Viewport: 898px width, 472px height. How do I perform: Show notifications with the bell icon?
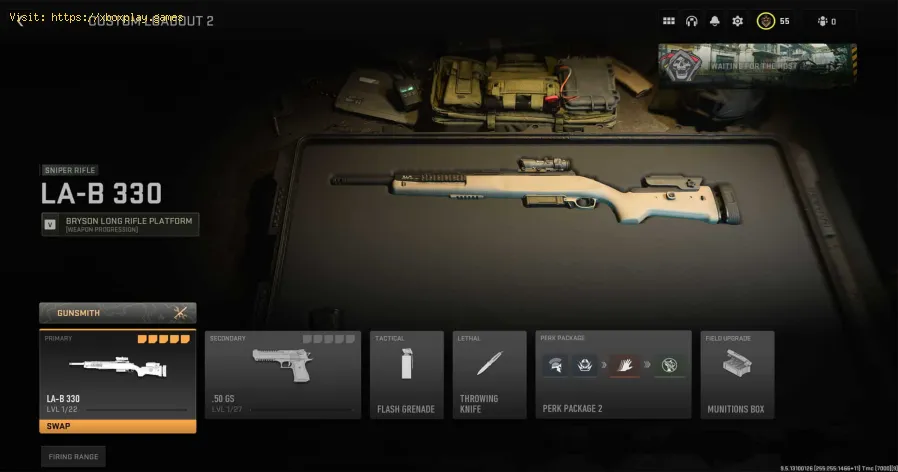(715, 21)
